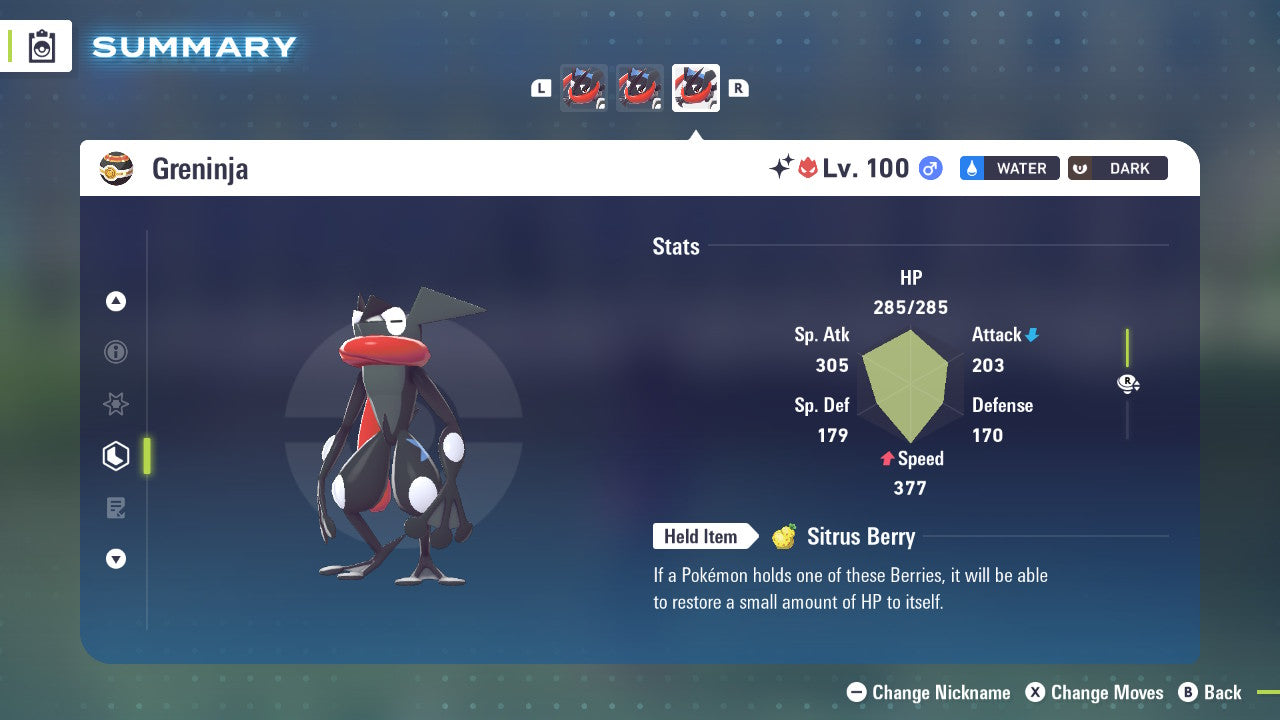1280x720 pixels.
Task: Click the down arrow below the sidebar
Action: (115, 559)
